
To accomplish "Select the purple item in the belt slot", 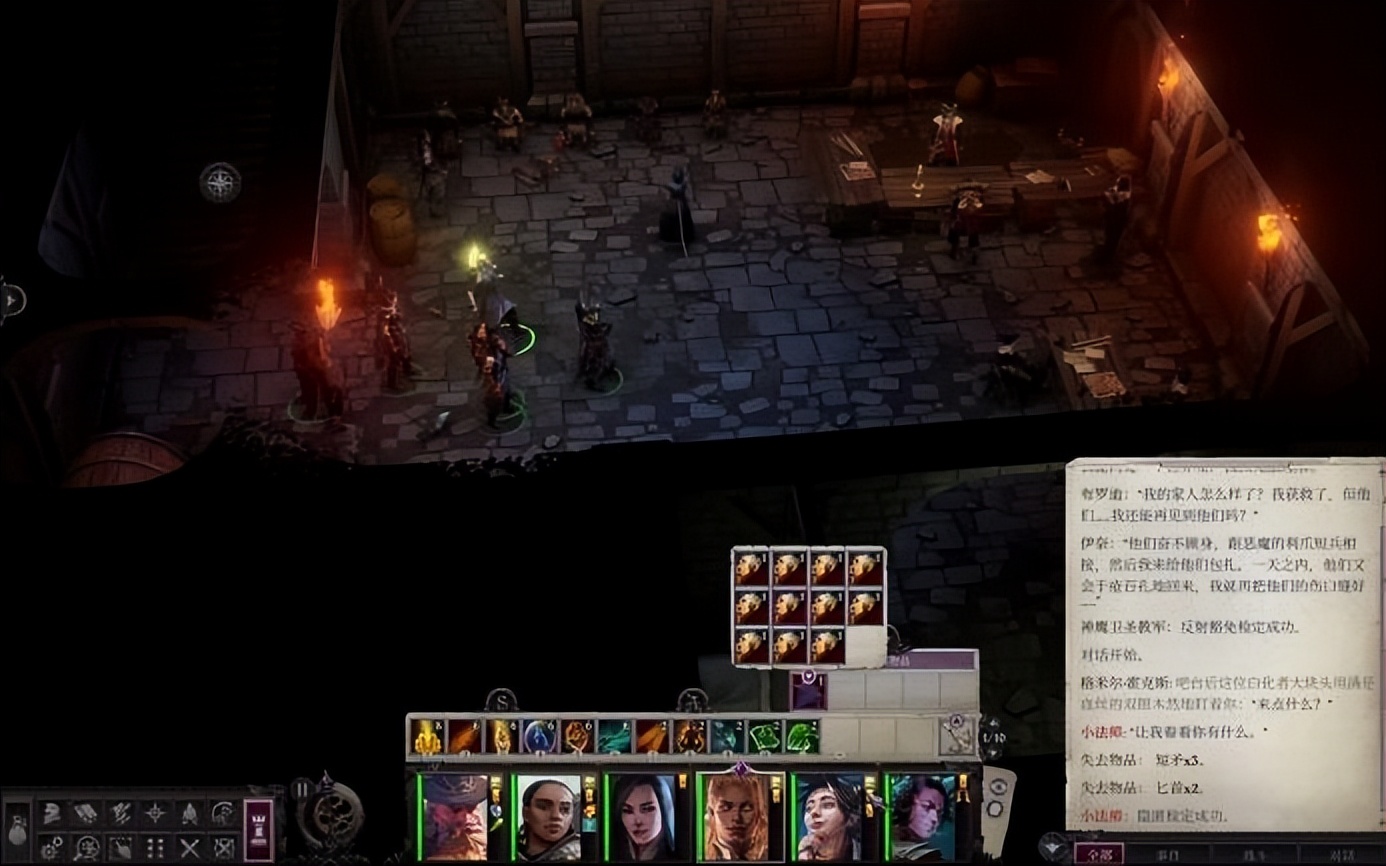I will click(807, 691).
